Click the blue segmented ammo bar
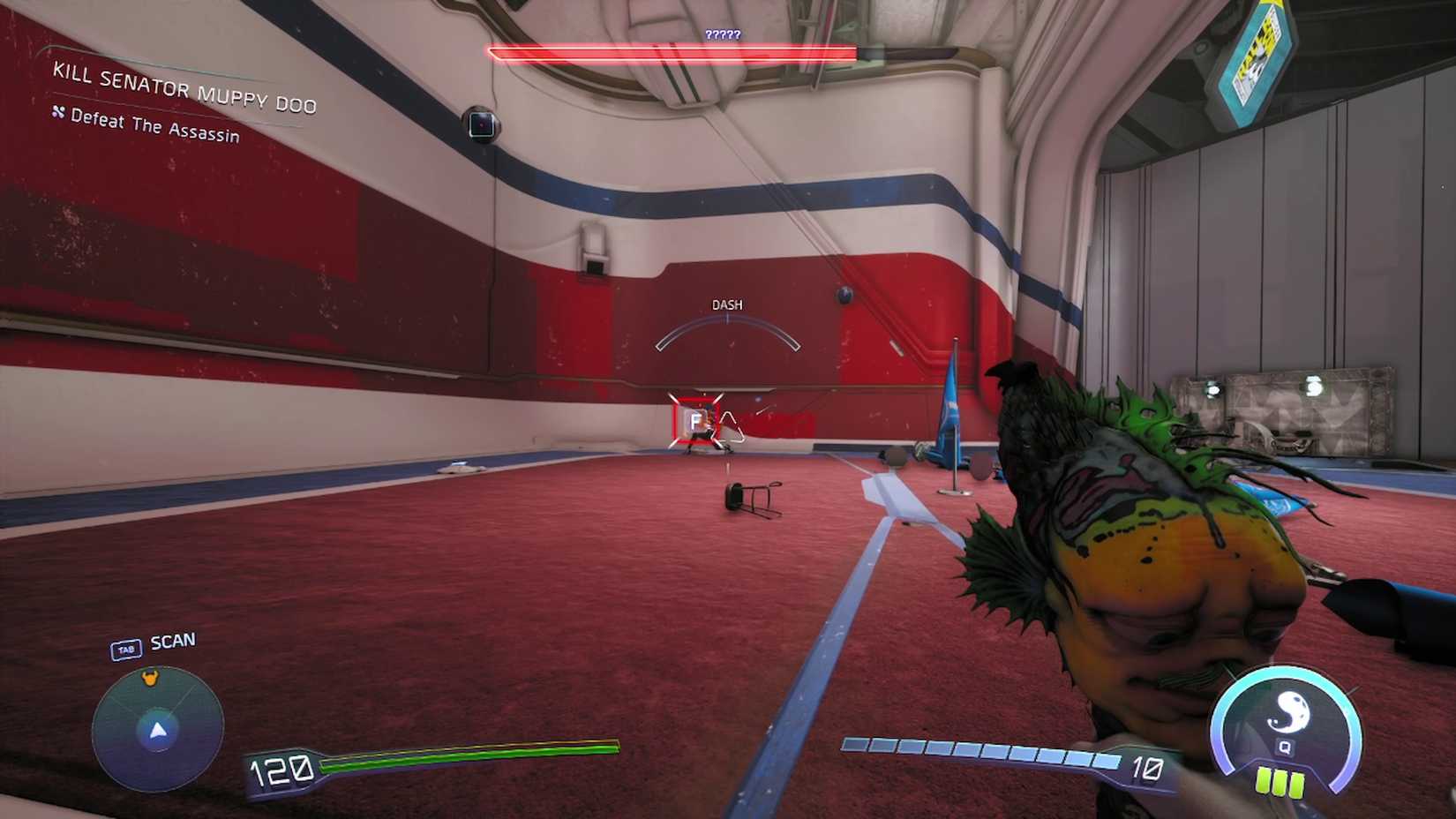 coord(979,749)
